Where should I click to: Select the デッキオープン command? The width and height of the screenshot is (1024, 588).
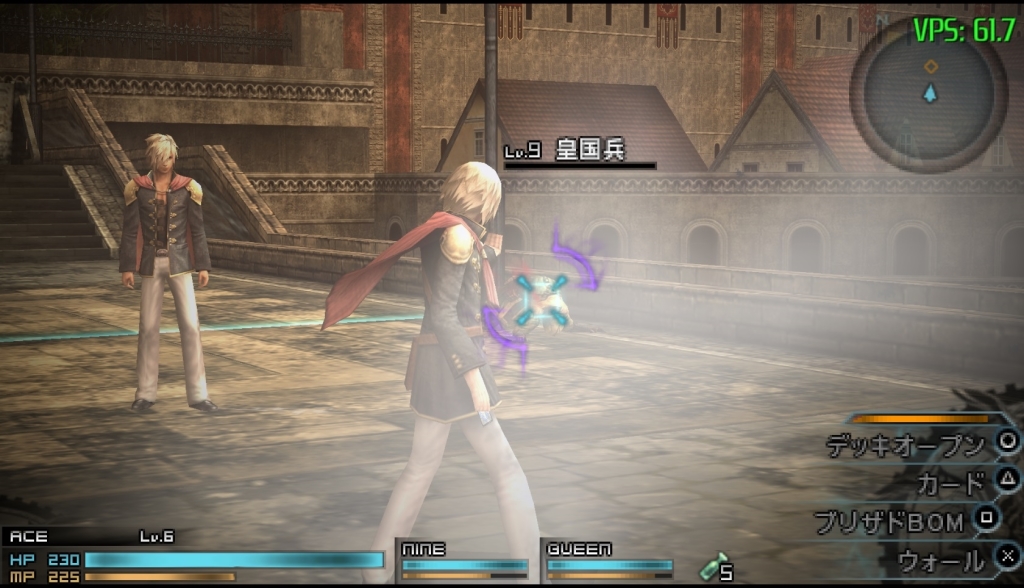(905, 445)
